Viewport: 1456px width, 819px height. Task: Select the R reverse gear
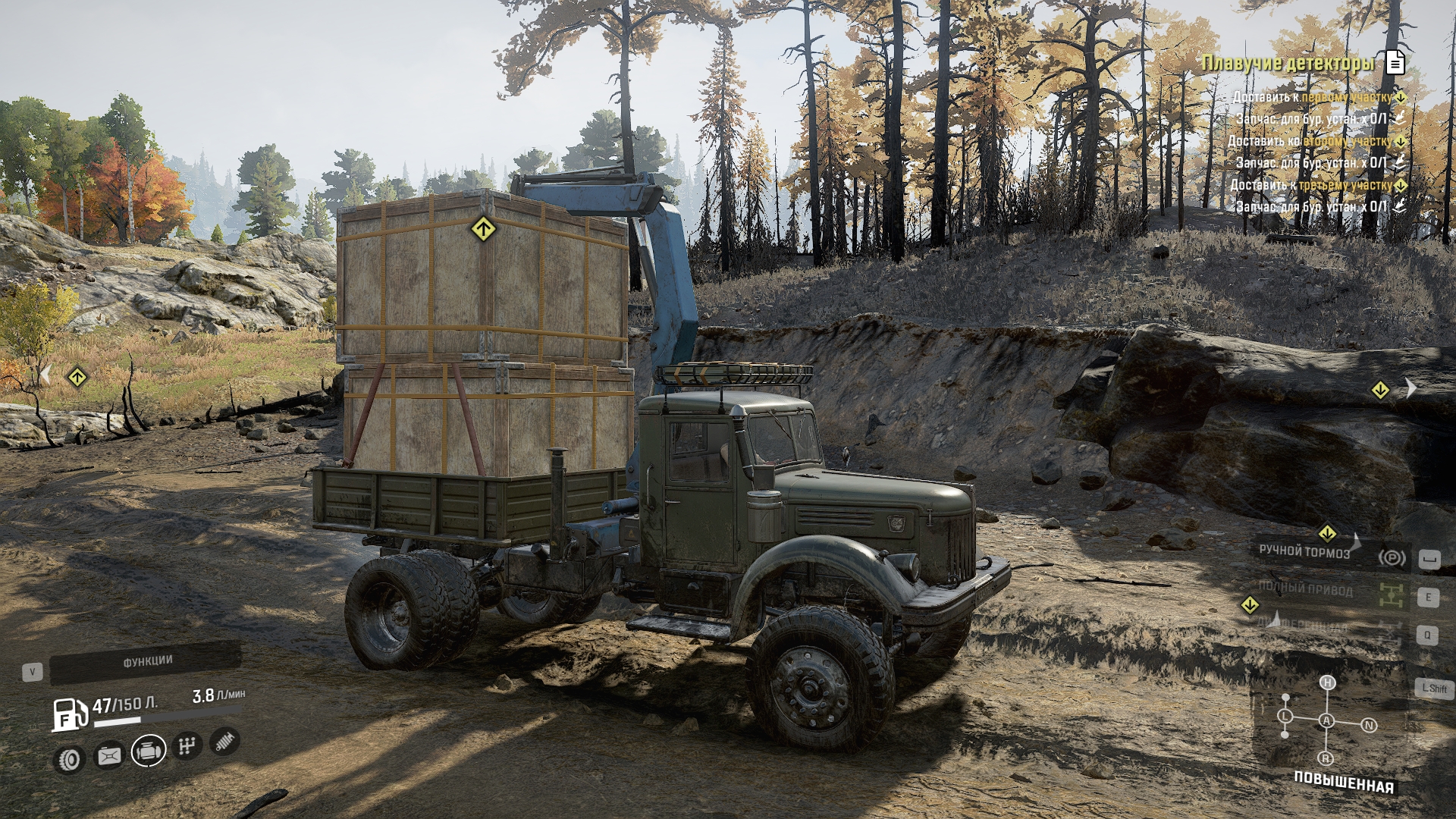(1326, 758)
